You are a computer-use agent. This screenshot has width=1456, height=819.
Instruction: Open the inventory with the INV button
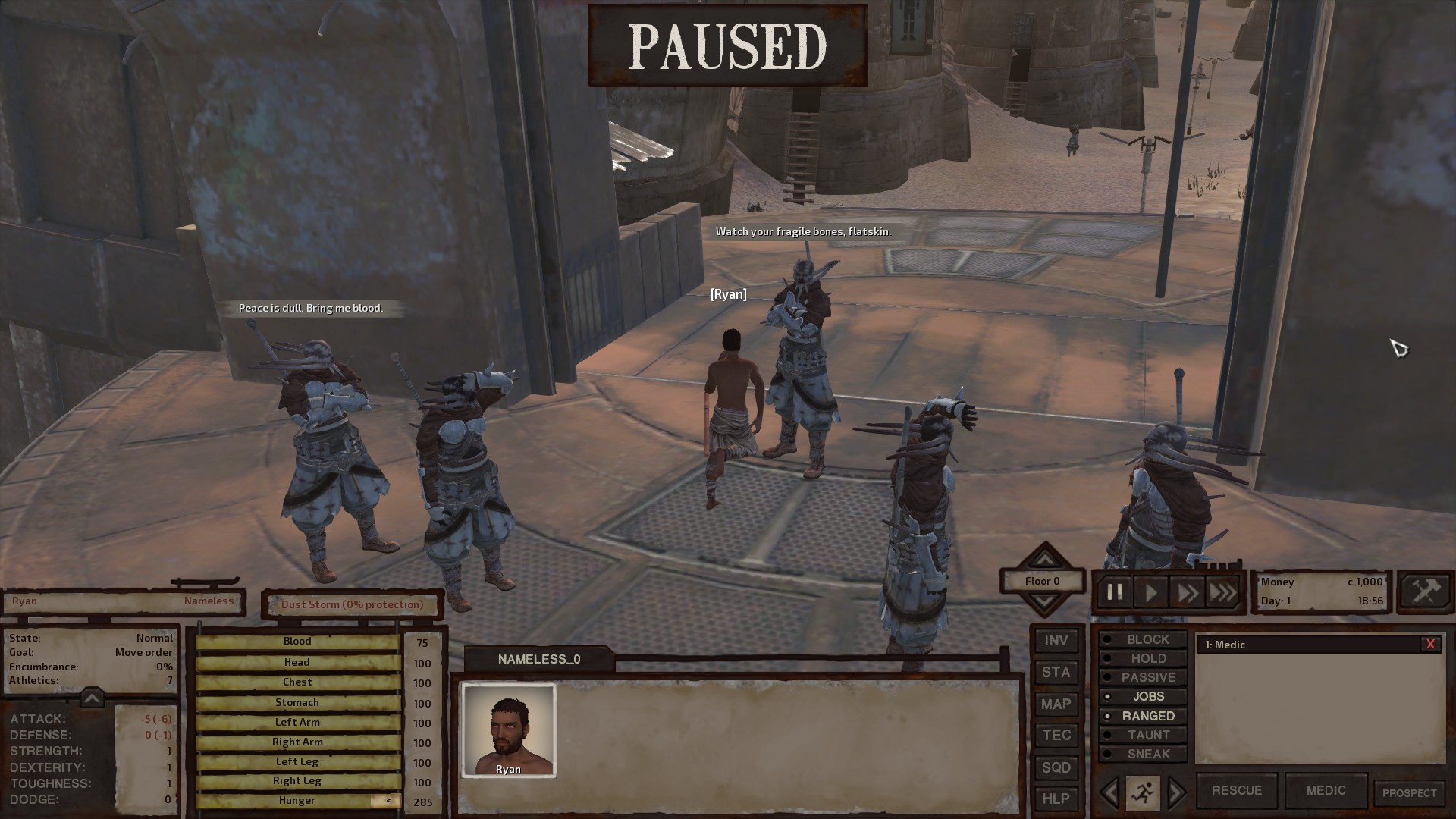click(x=1056, y=641)
